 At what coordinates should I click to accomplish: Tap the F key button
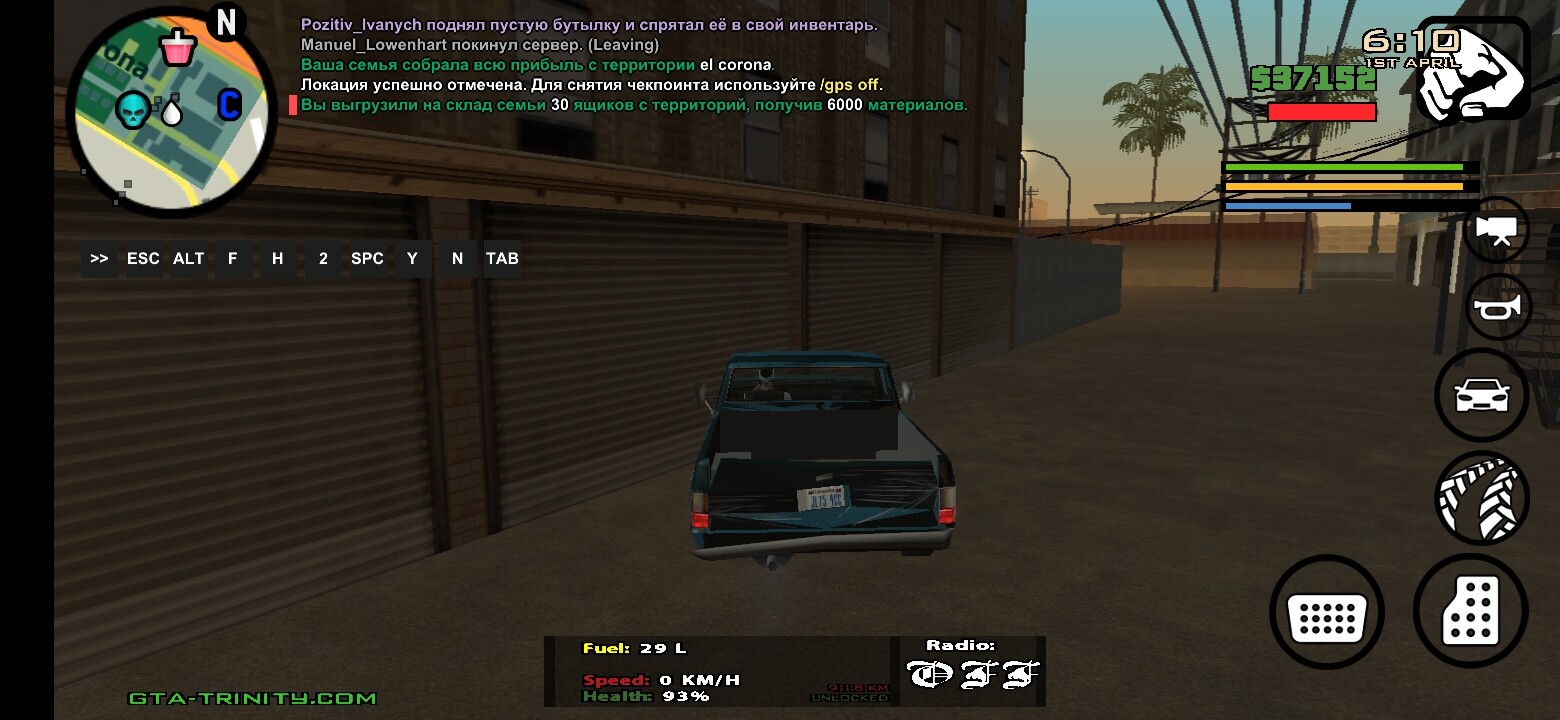(x=233, y=258)
